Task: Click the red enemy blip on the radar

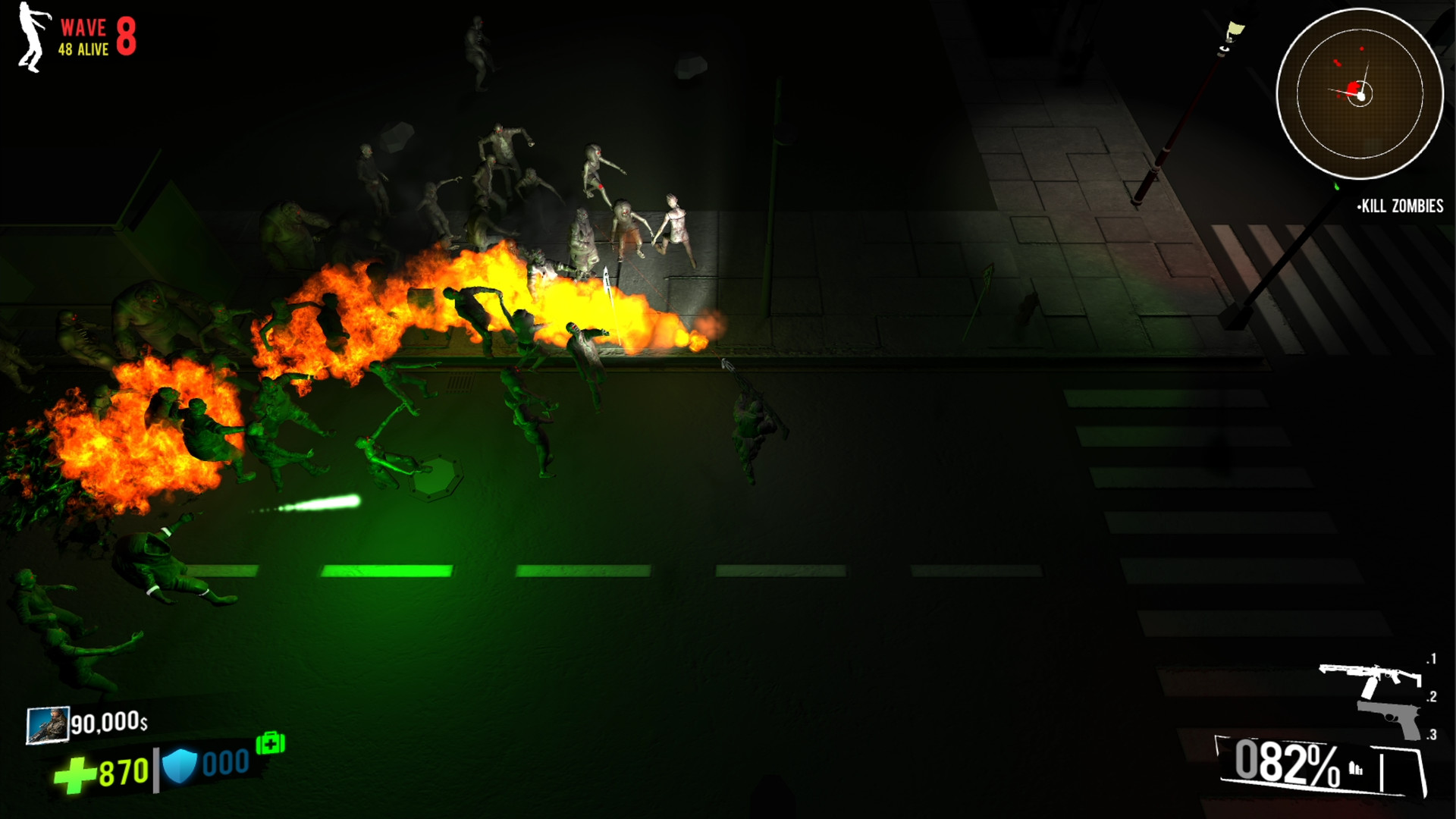Action: (x=1352, y=89)
